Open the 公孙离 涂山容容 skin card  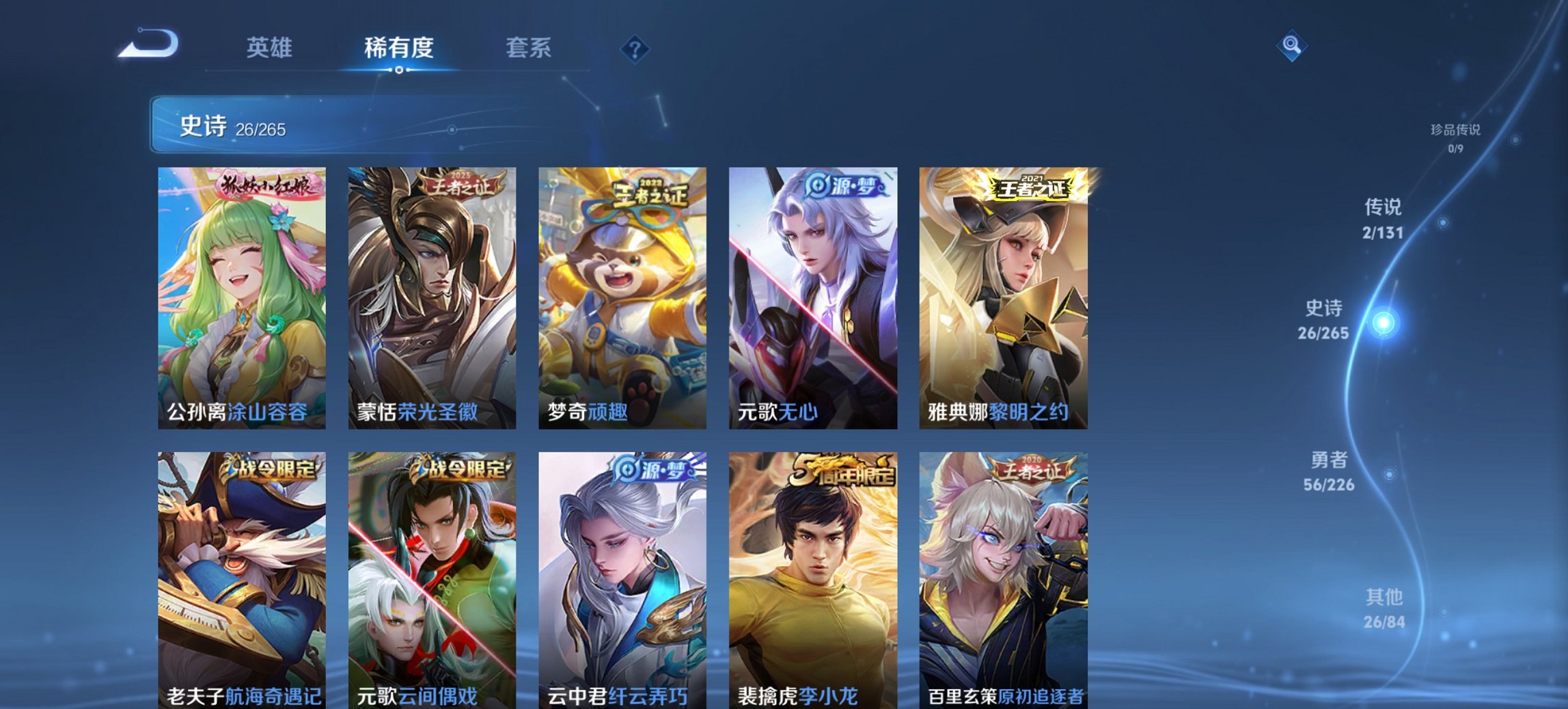(239, 294)
